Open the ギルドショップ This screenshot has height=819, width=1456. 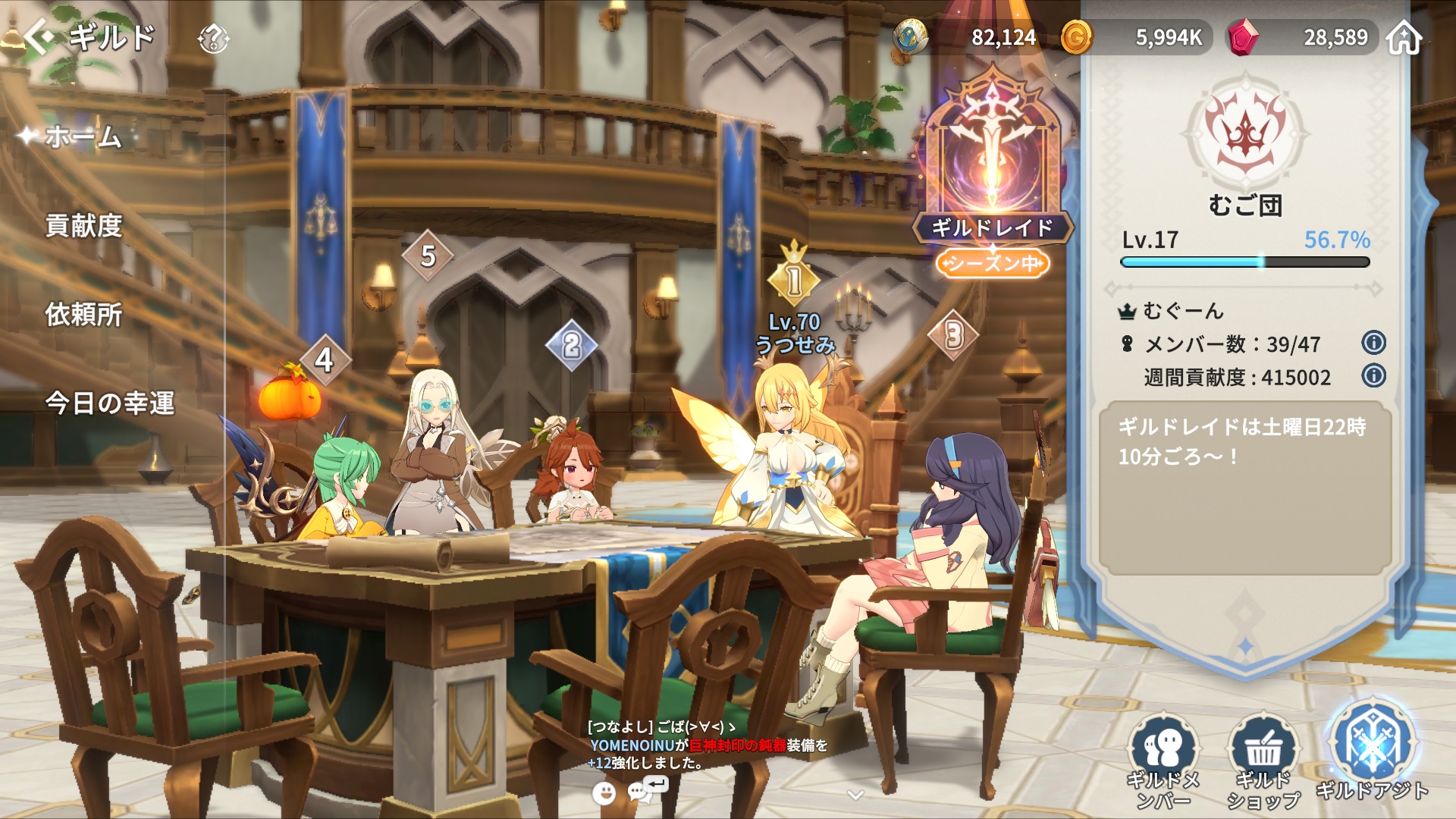(x=1263, y=761)
